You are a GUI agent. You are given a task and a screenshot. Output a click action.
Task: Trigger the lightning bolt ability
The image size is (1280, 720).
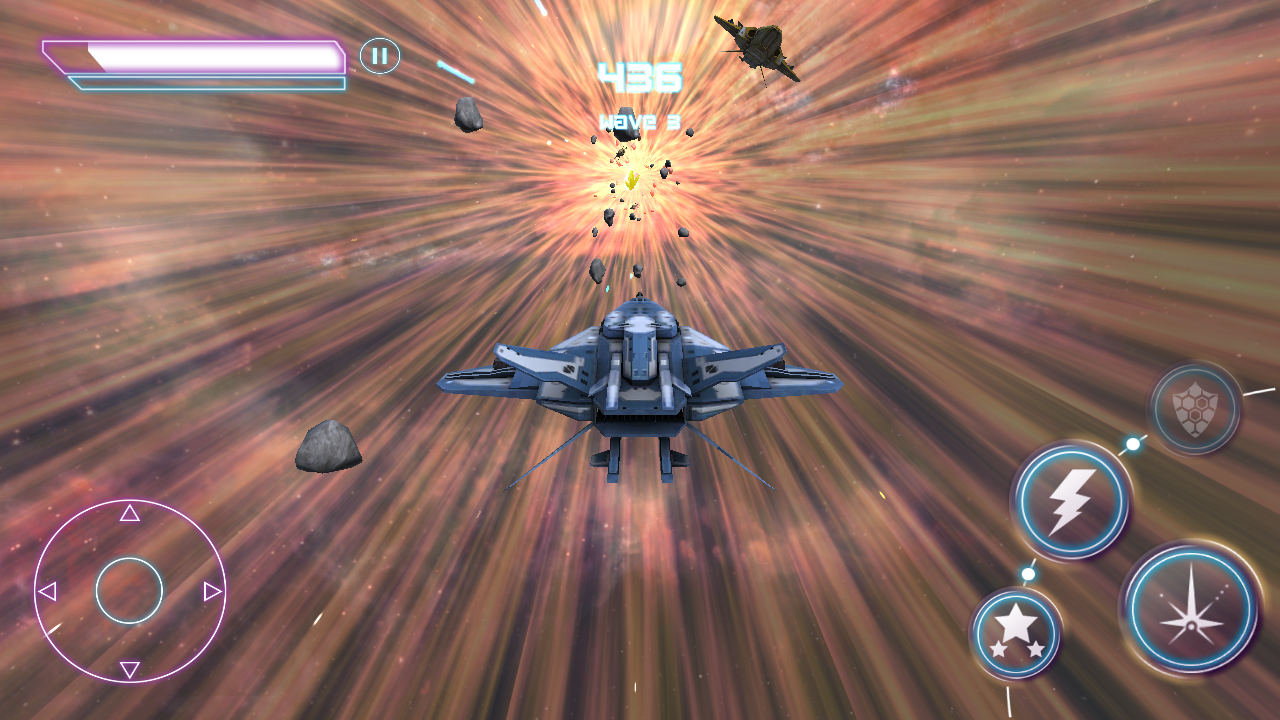(x=1071, y=500)
